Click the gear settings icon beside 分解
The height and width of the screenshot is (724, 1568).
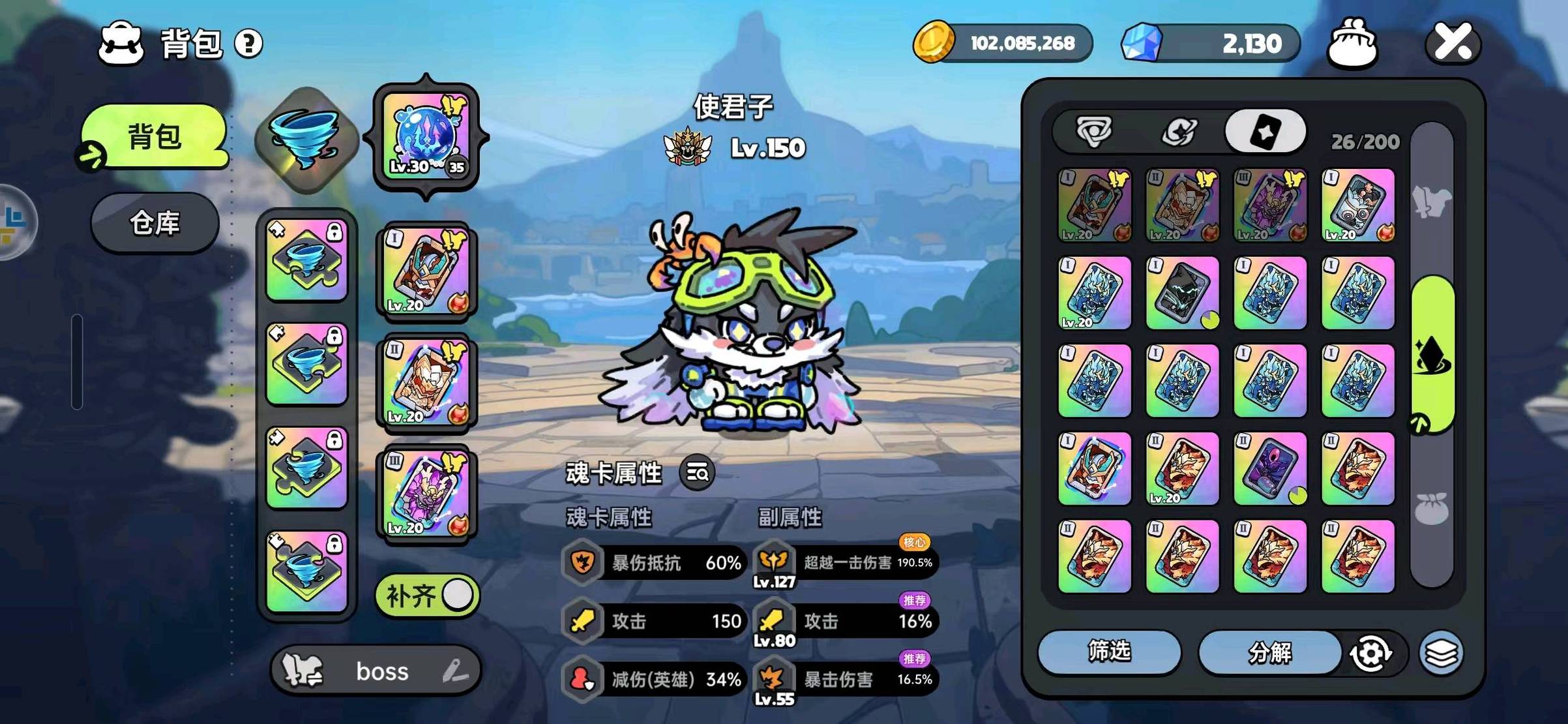1370,652
